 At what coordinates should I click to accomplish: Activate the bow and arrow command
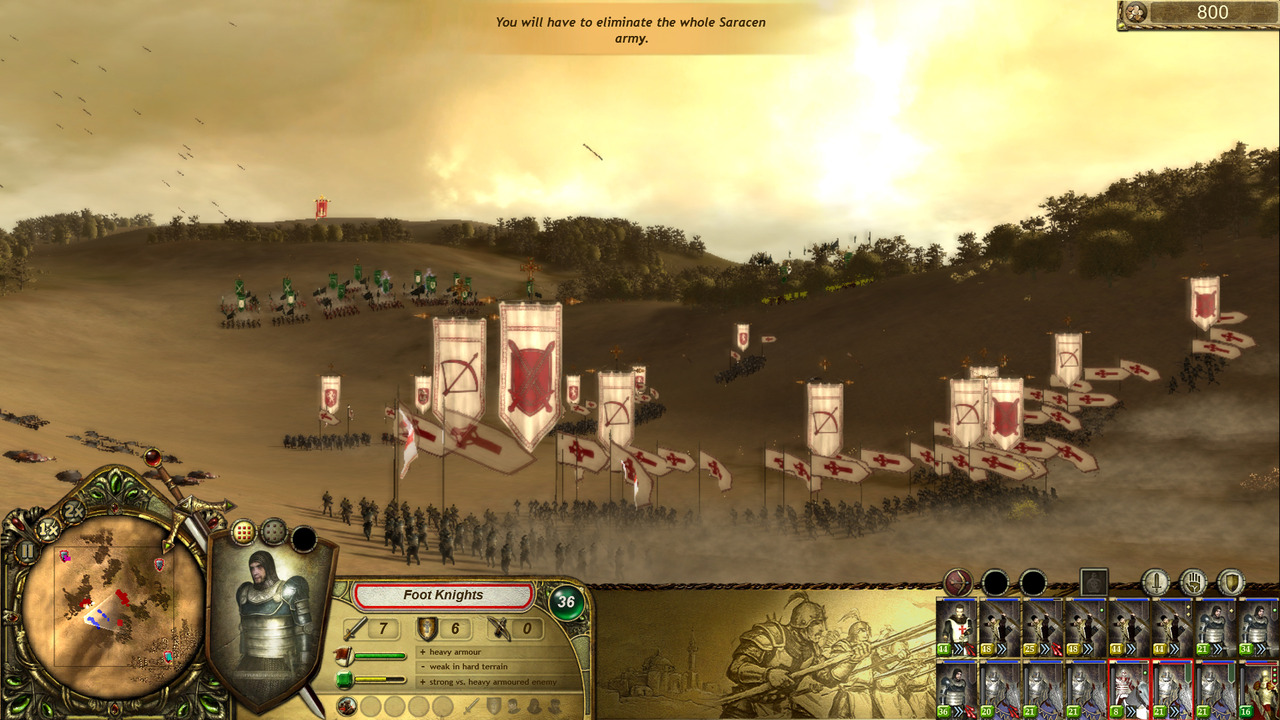[x=958, y=582]
